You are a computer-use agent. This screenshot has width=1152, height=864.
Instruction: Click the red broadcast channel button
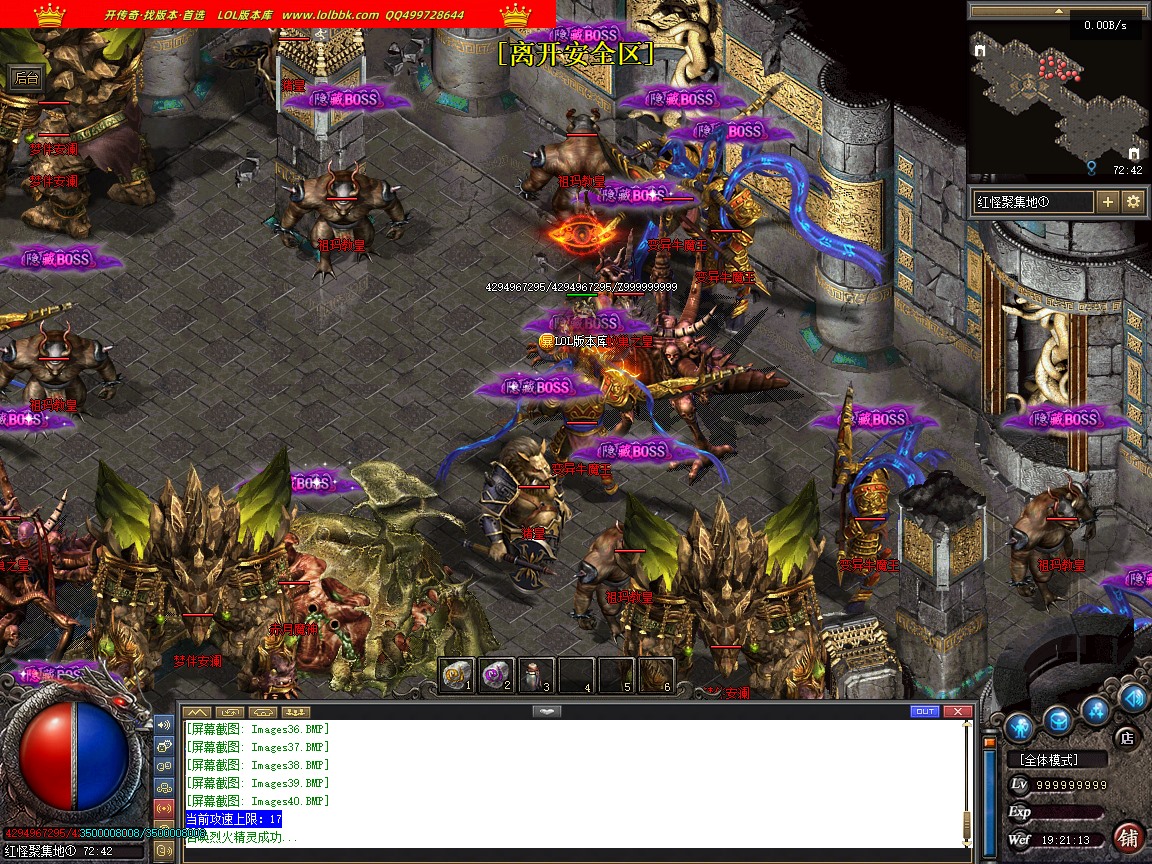click(x=164, y=808)
